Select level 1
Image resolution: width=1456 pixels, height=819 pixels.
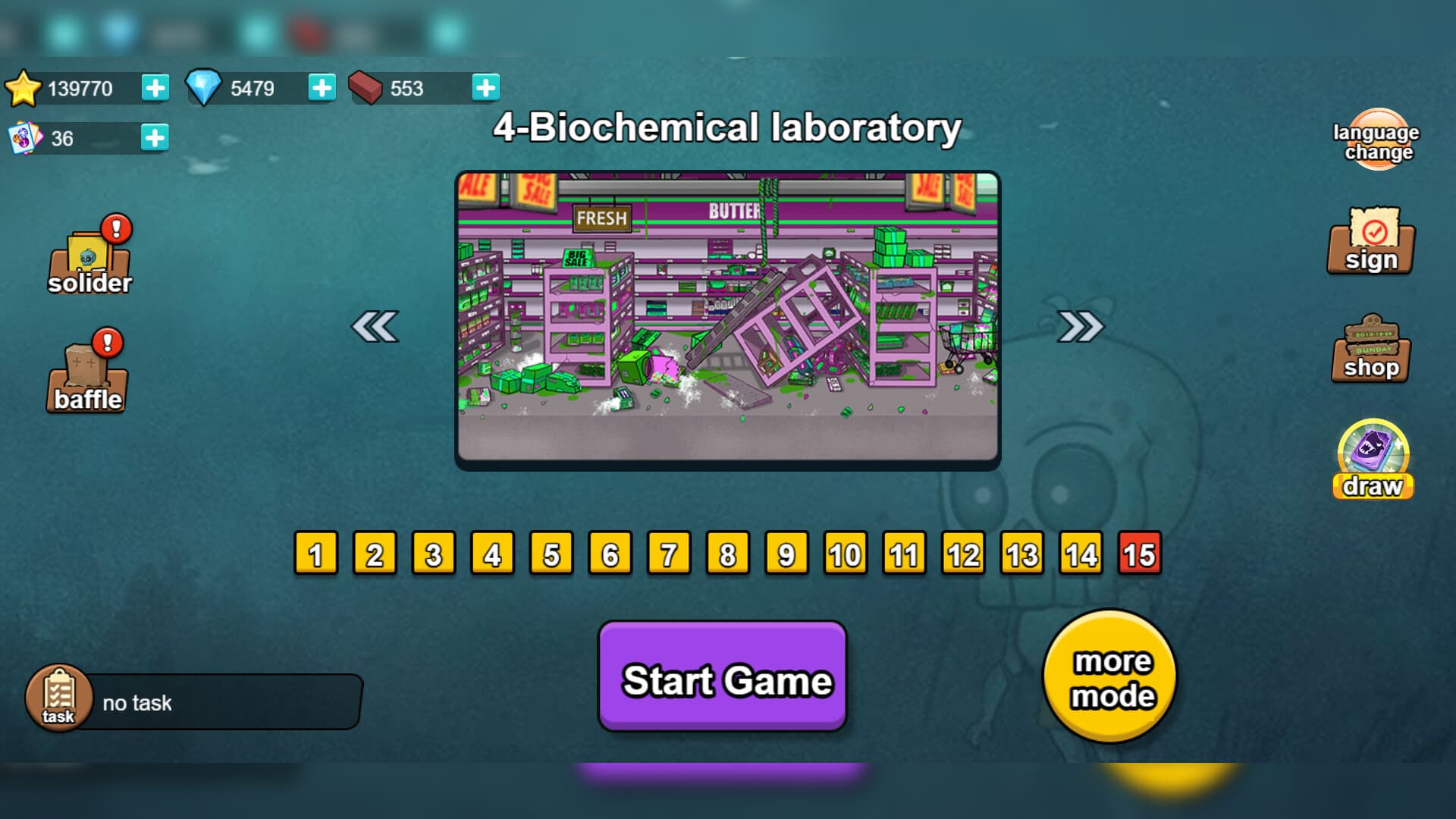314,554
